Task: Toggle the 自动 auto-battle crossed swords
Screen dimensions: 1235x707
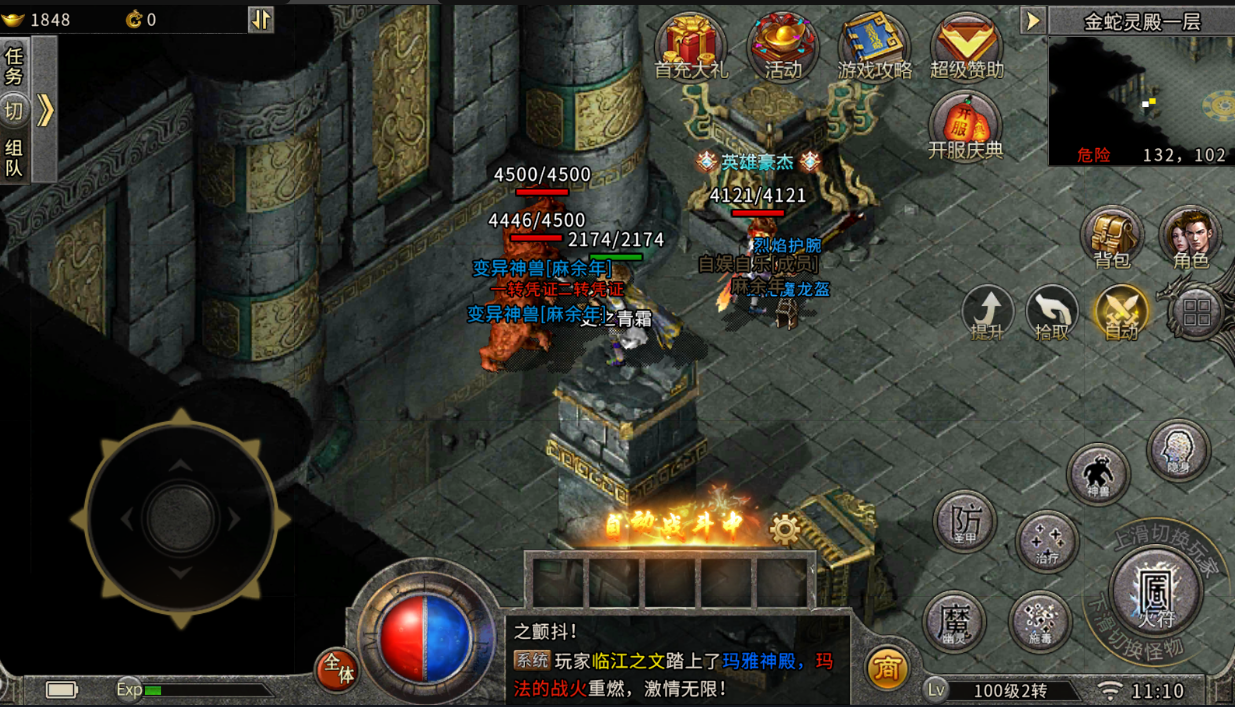Action: [x=1121, y=311]
